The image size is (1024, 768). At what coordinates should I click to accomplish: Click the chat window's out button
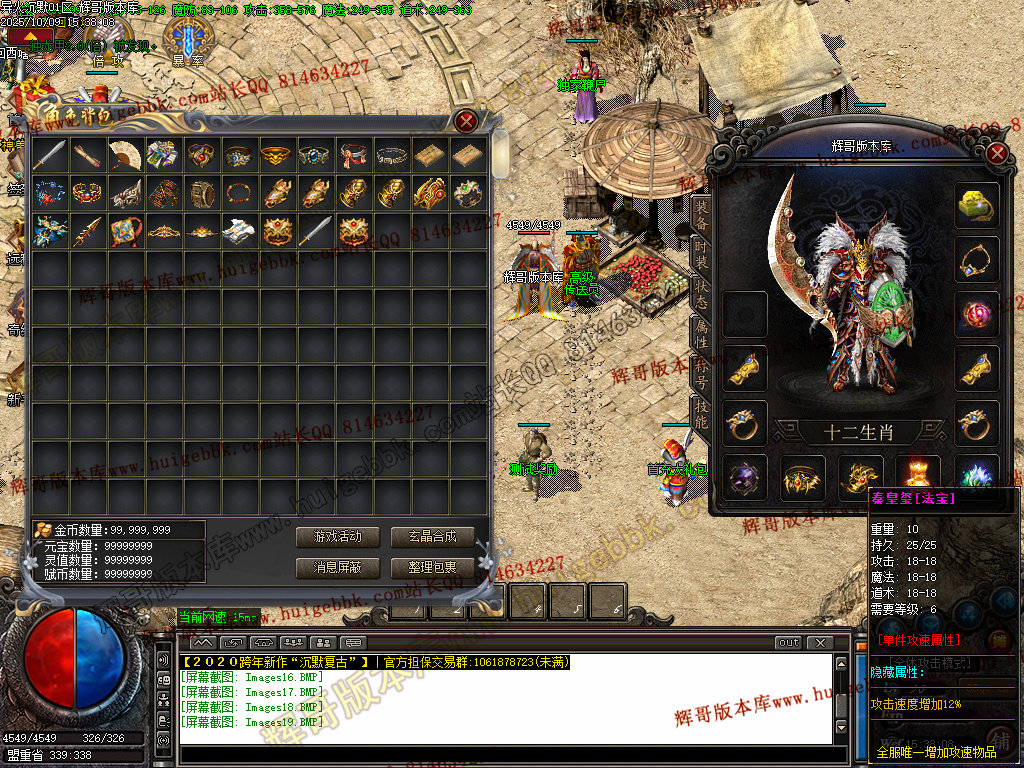pyautogui.click(x=788, y=642)
